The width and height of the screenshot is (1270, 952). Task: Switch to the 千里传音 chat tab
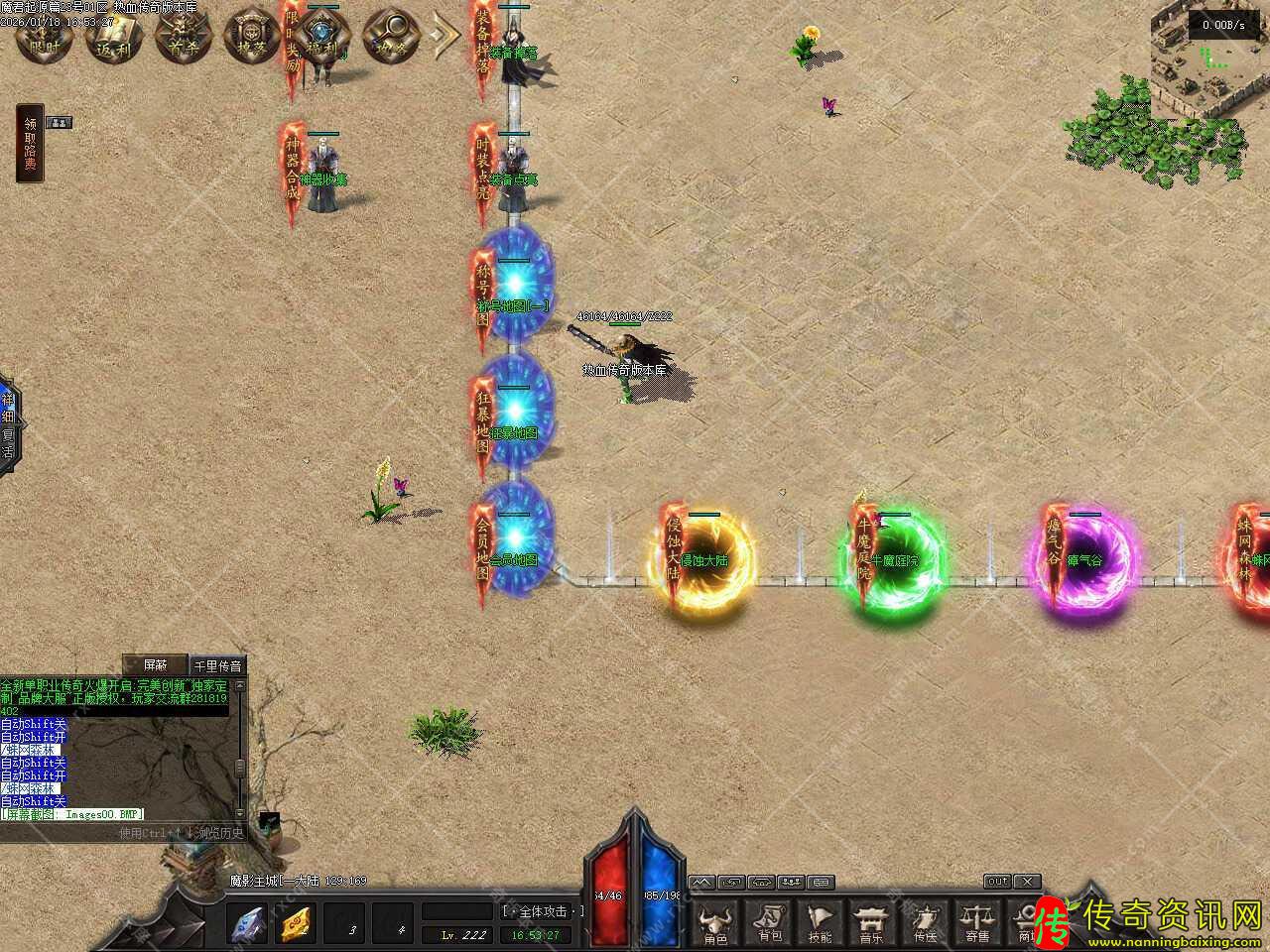pyautogui.click(x=217, y=665)
